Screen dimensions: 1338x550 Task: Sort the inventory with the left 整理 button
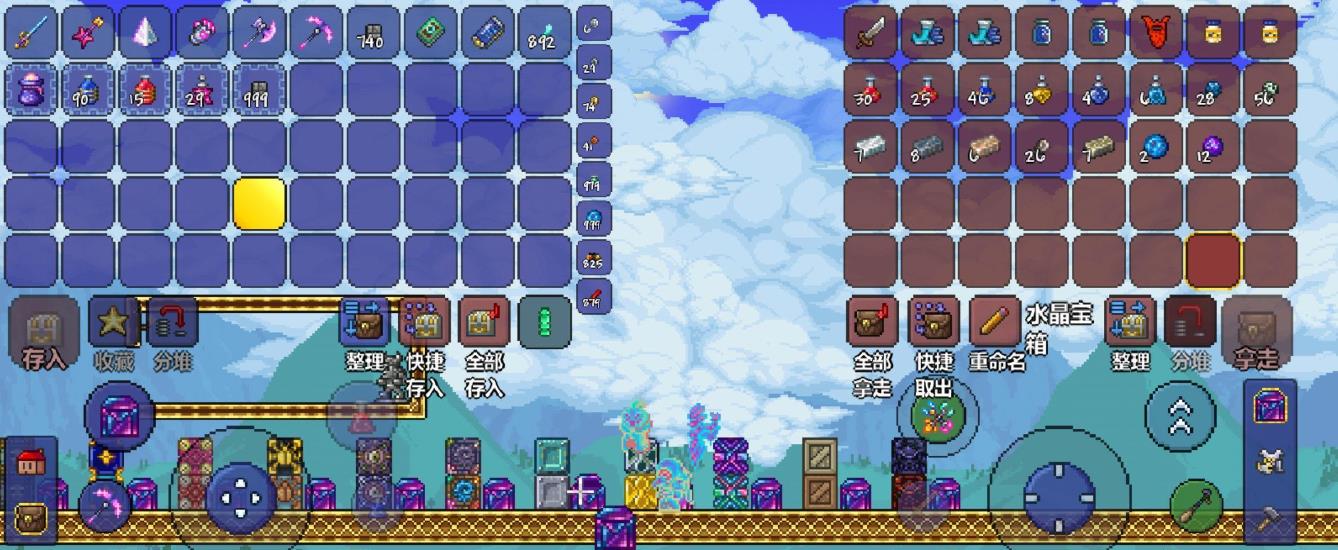coord(364,322)
